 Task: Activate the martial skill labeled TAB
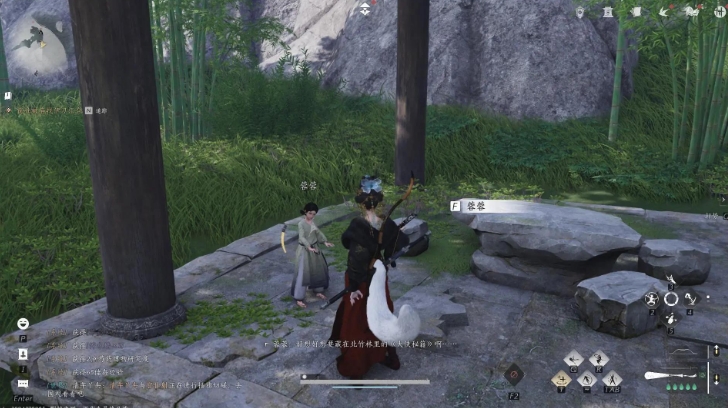612,379
